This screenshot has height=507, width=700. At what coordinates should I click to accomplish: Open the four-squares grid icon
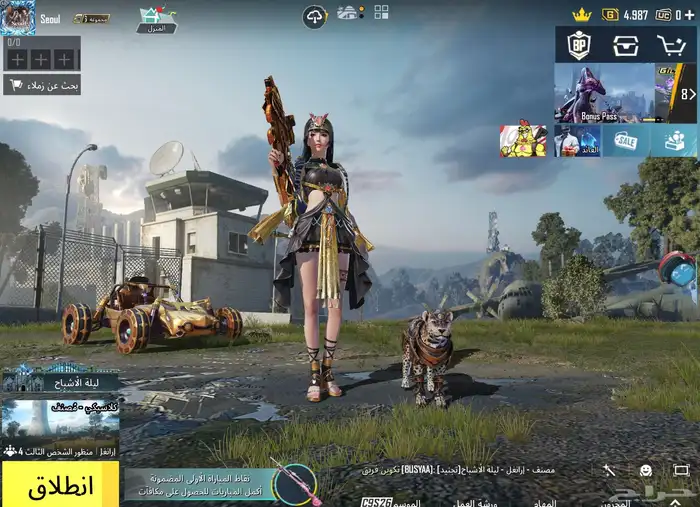click(381, 12)
